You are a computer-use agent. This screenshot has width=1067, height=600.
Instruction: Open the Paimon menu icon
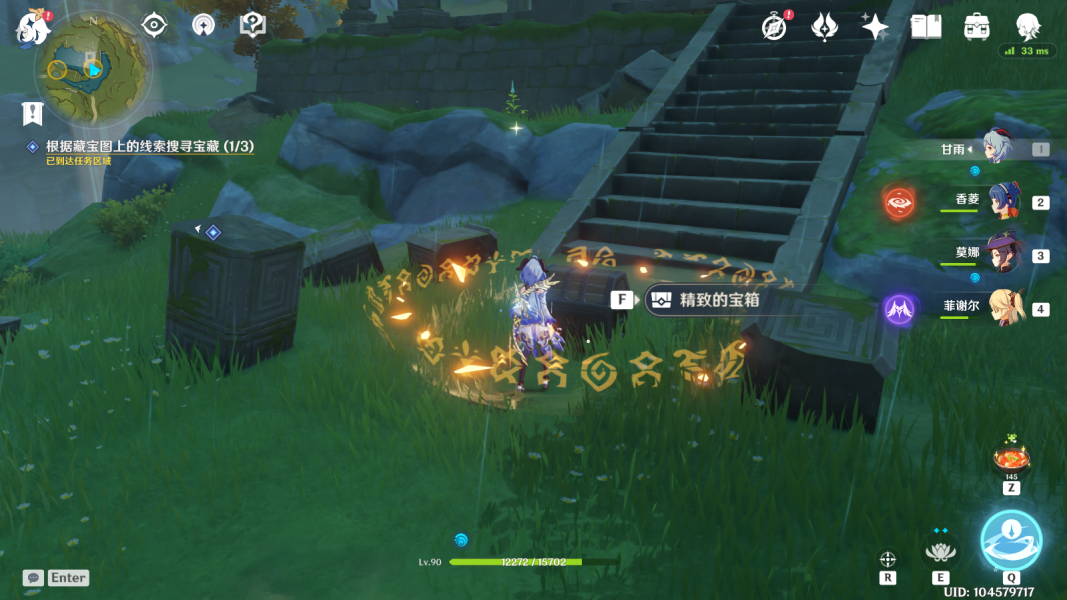coord(32,27)
